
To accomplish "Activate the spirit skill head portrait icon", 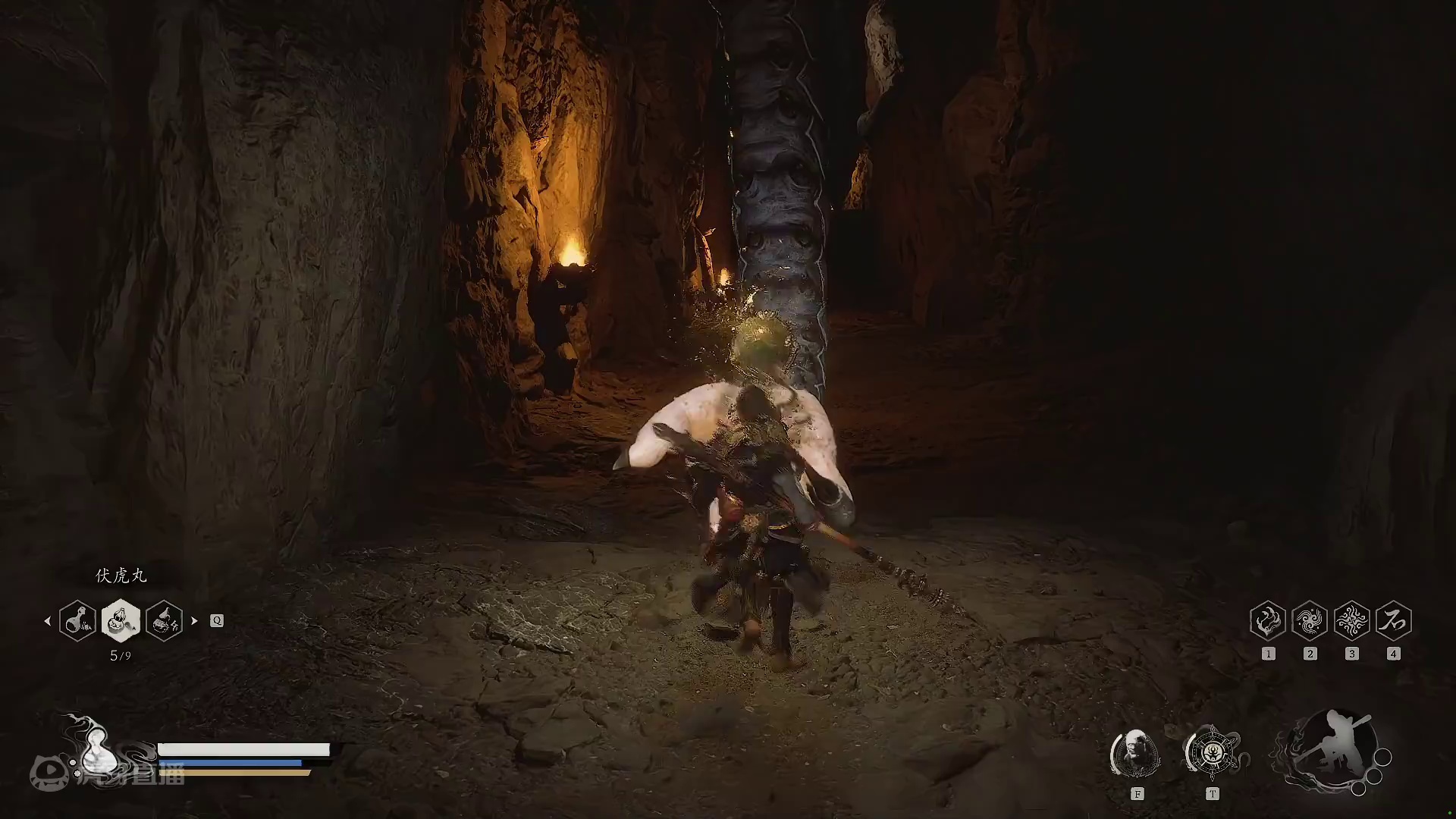I will pos(1135,754).
